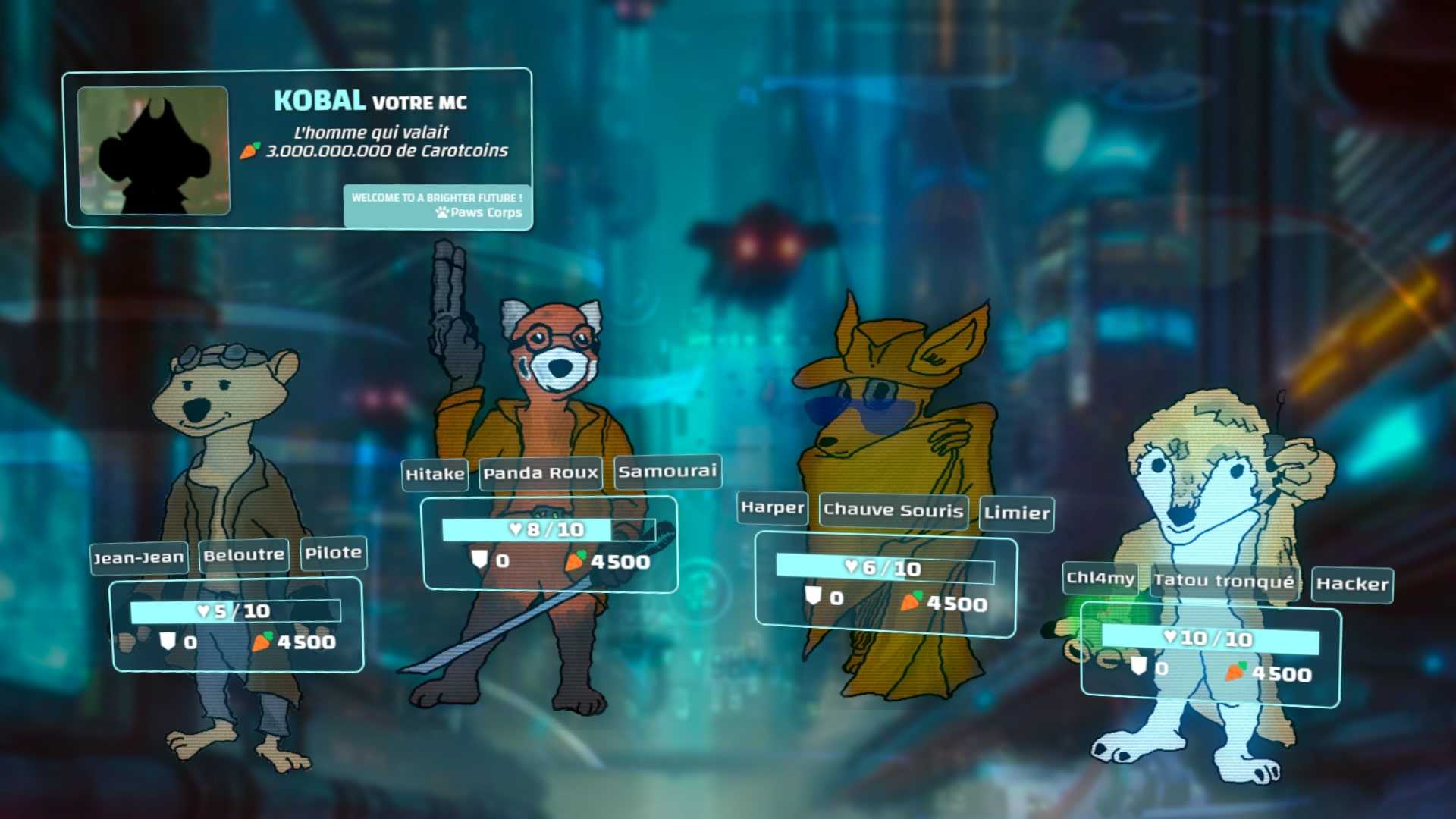The width and height of the screenshot is (1456, 819).
Task: Toggle the Samourai role tag for Hitake
Action: [x=667, y=471]
